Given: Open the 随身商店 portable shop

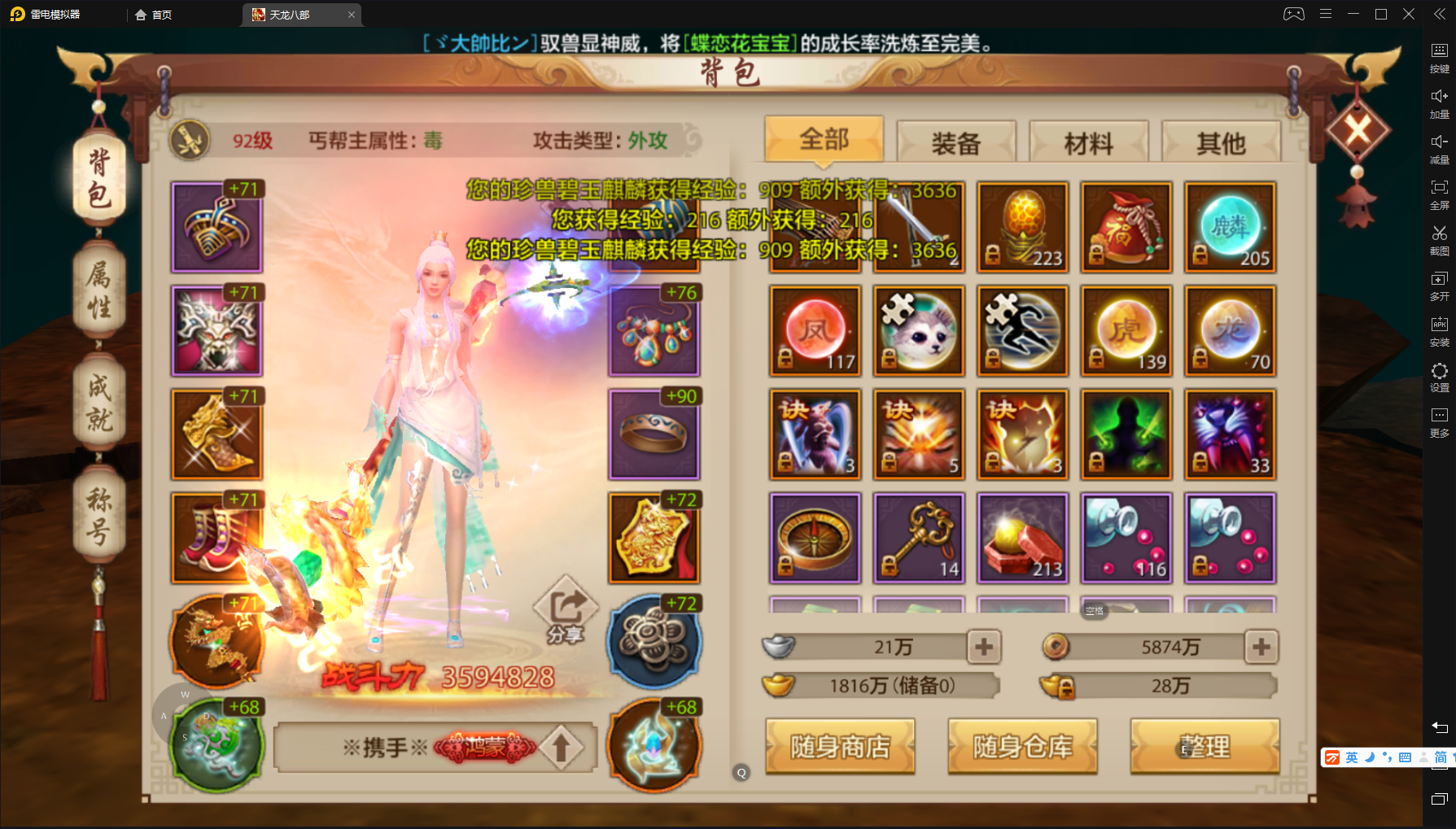Looking at the screenshot, I should pyautogui.click(x=840, y=746).
